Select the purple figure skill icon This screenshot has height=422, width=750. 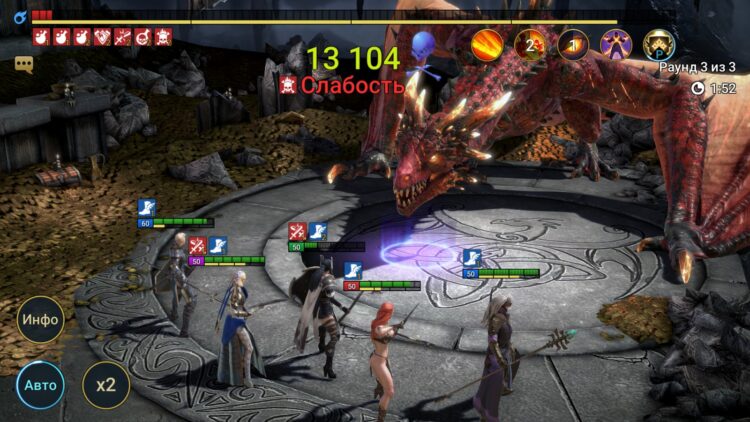[616, 43]
